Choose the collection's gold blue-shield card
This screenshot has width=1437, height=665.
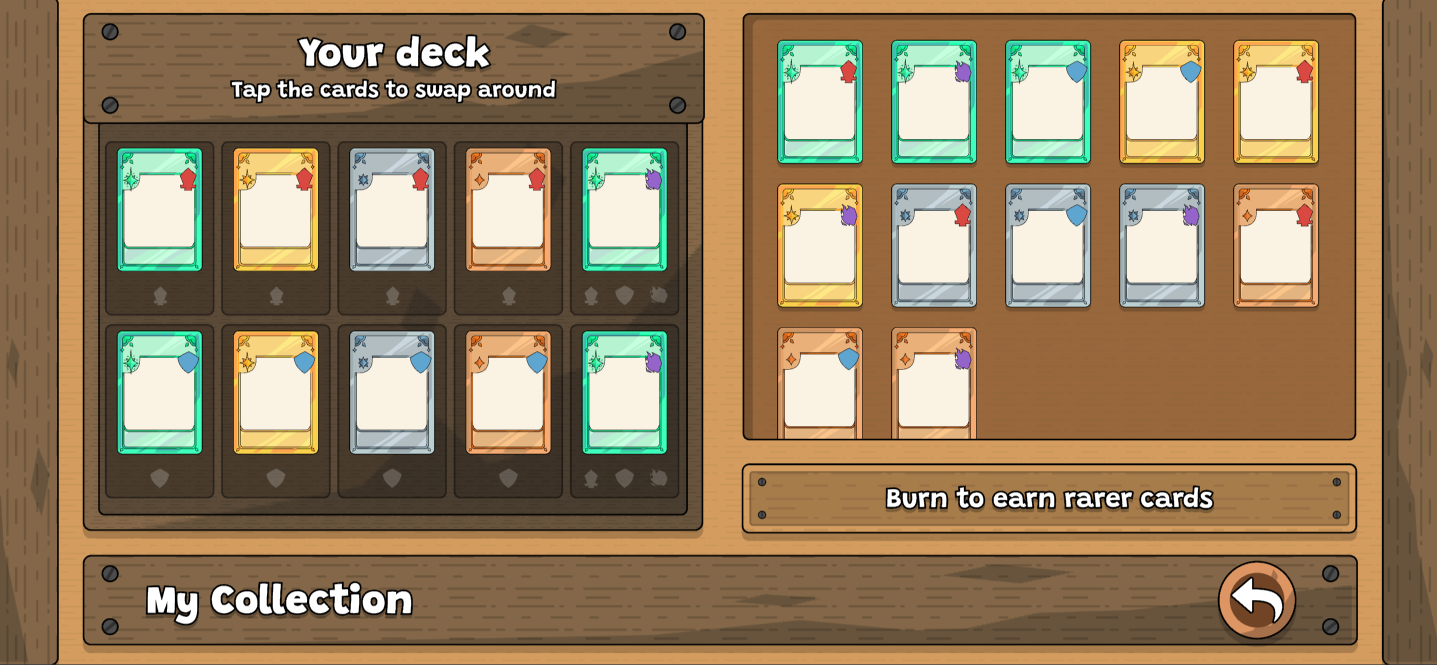pyautogui.click(x=1162, y=102)
